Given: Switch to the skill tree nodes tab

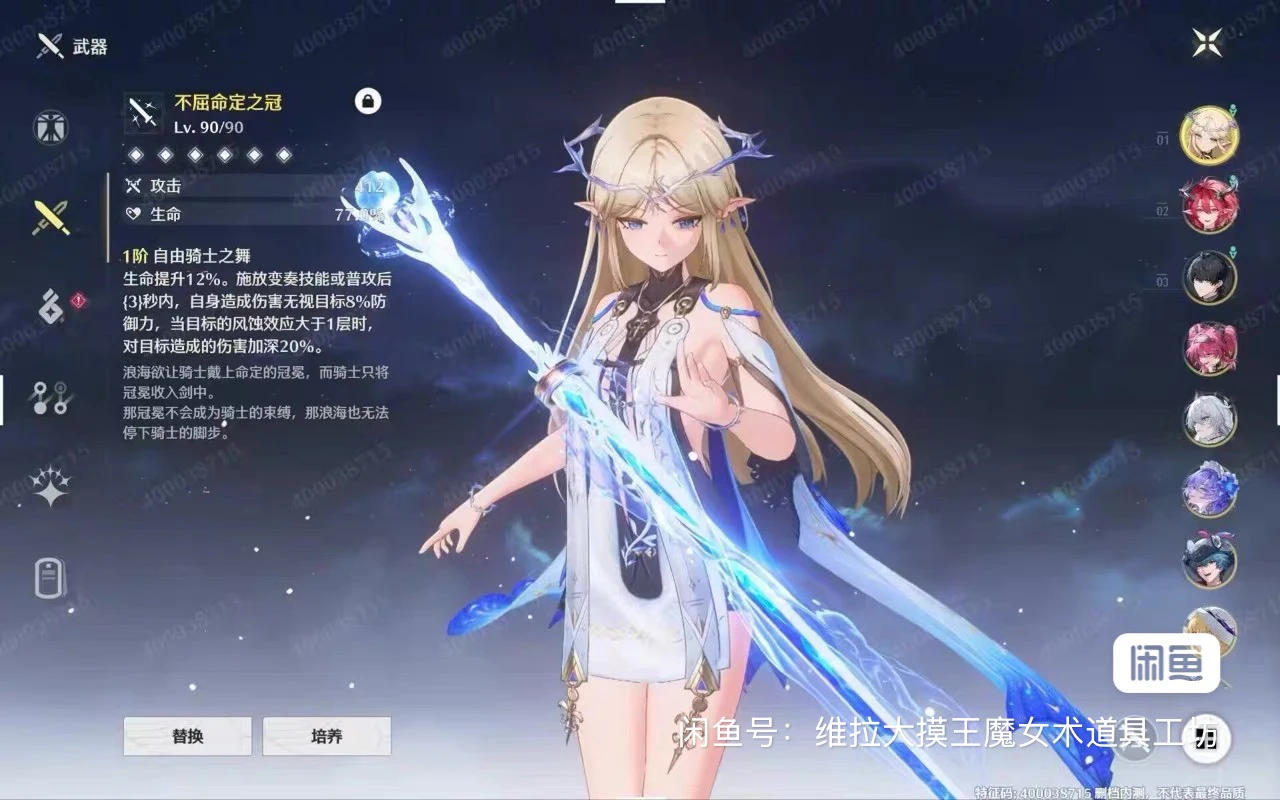Looking at the screenshot, I should (x=50, y=397).
